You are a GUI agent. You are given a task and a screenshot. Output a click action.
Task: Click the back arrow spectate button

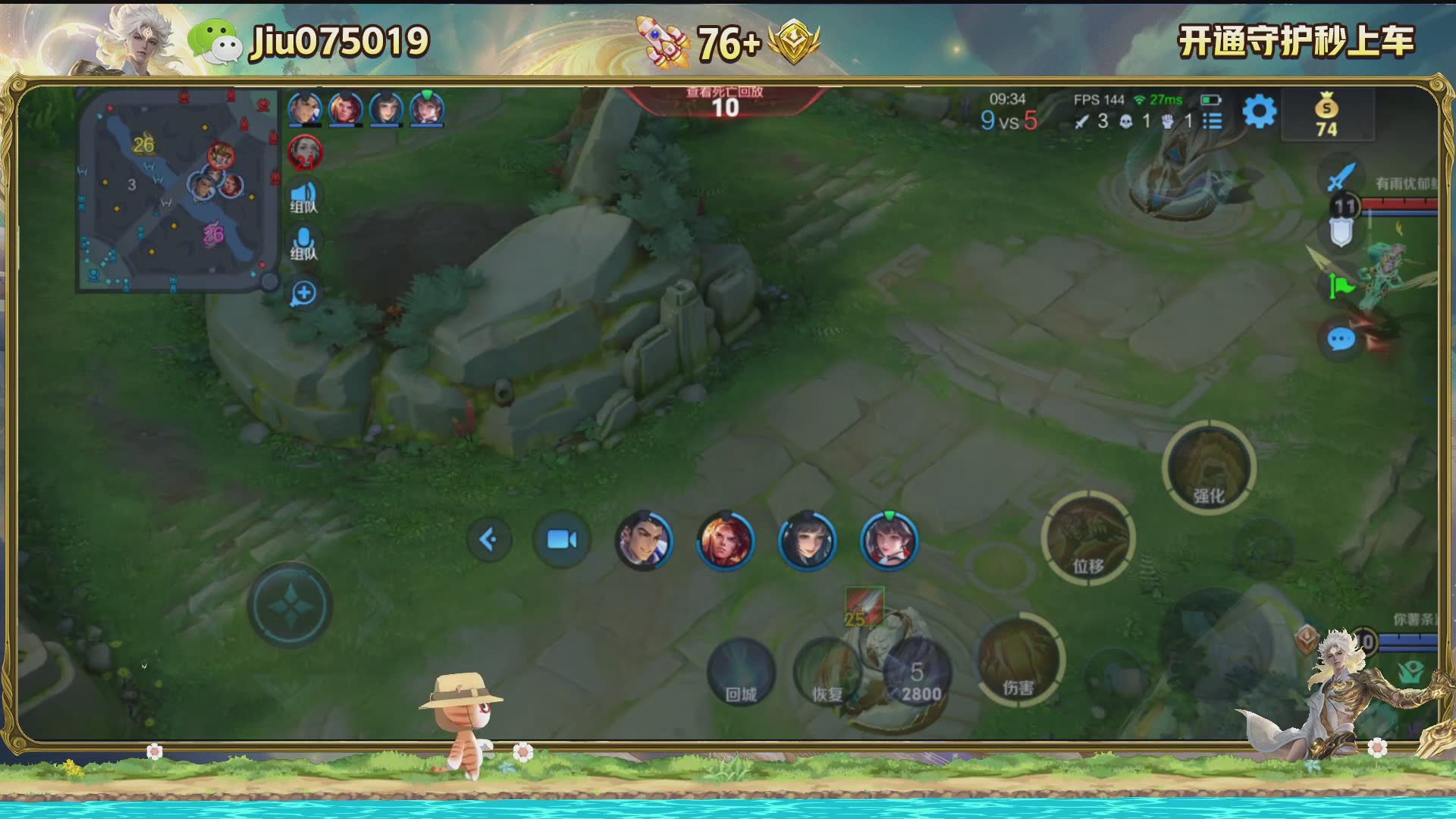click(489, 540)
